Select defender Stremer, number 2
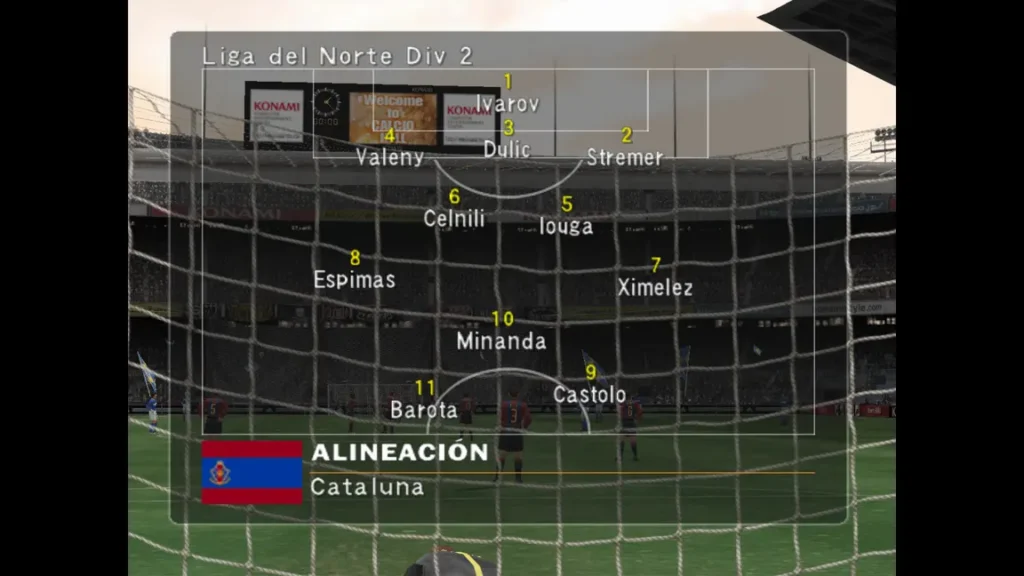 pyautogui.click(x=625, y=157)
